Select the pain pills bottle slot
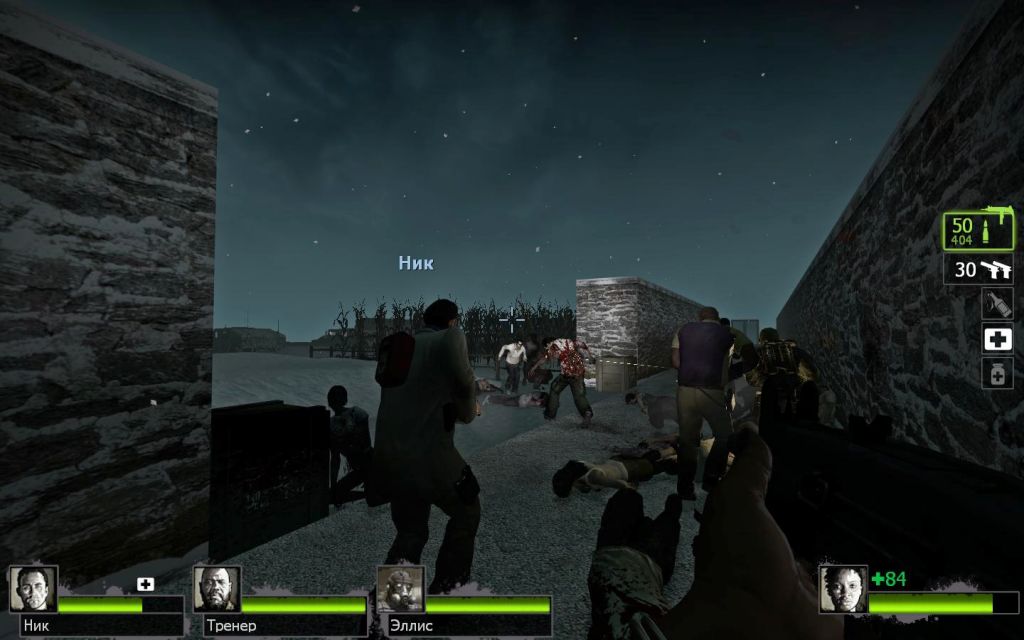This screenshot has height=640, width=1024. tap(997, 374)
